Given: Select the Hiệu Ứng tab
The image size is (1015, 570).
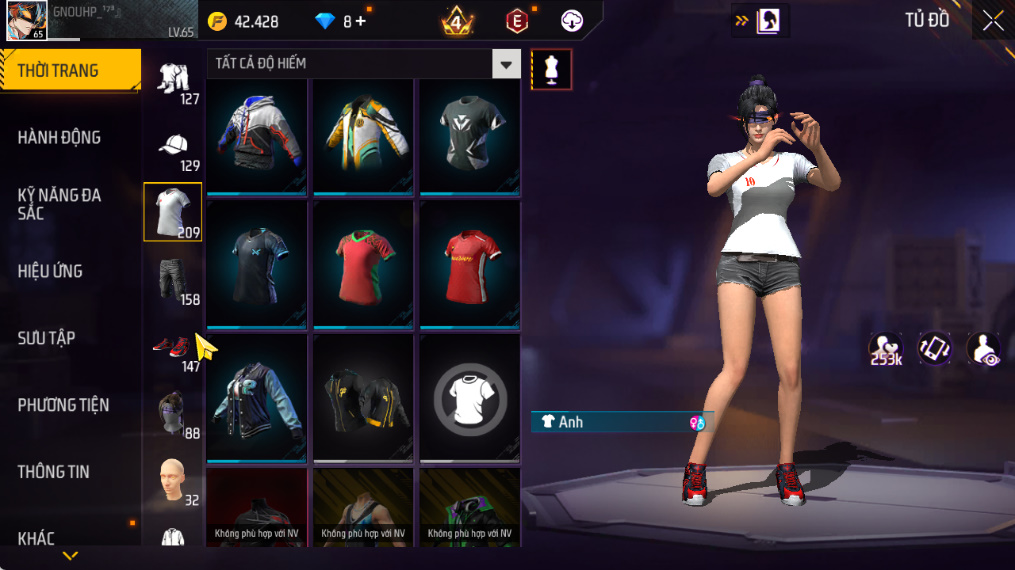Looking at the screenshot, I should (x=50, y=271).
